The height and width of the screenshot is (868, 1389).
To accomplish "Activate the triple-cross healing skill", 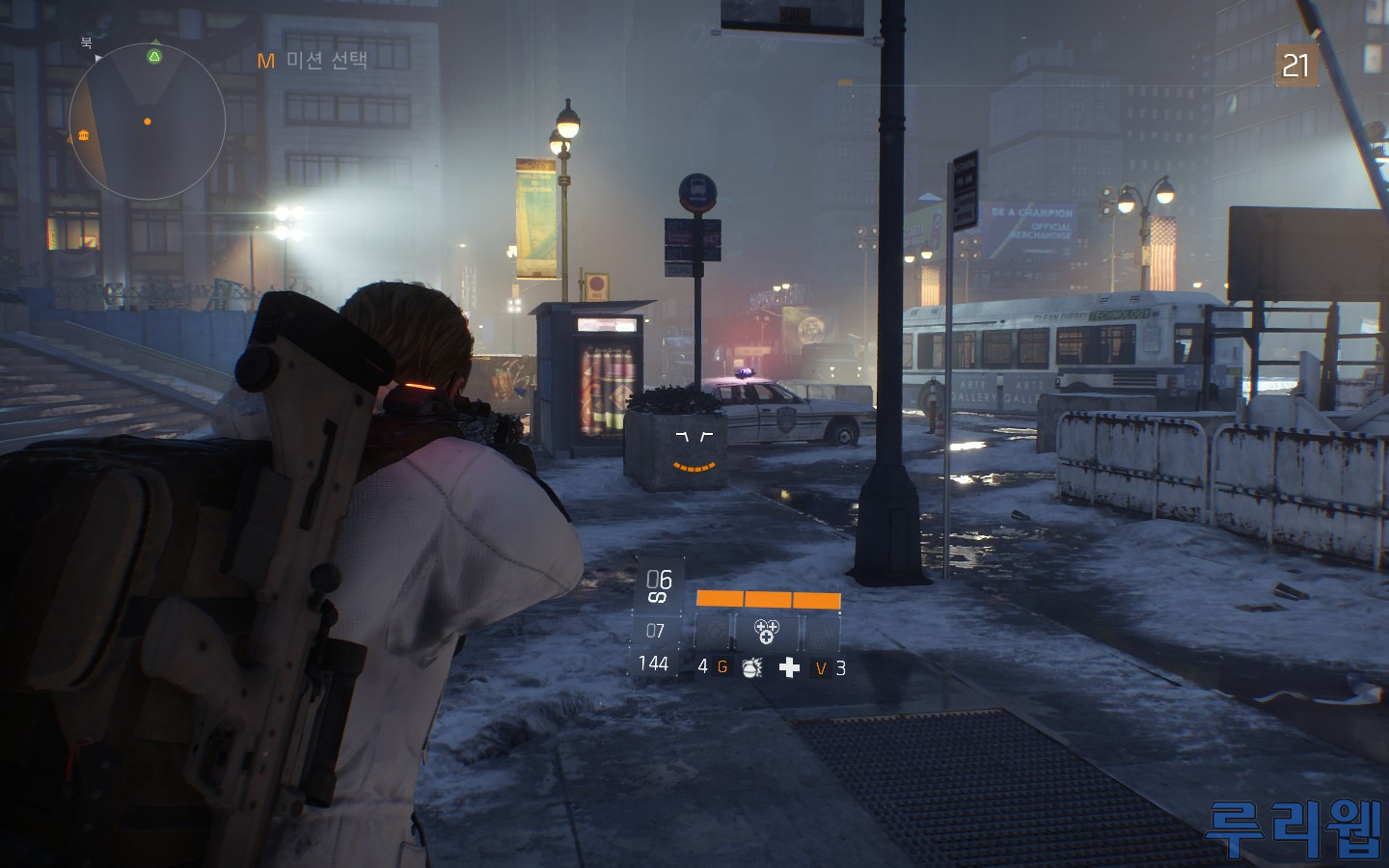I will click(766, 632).
